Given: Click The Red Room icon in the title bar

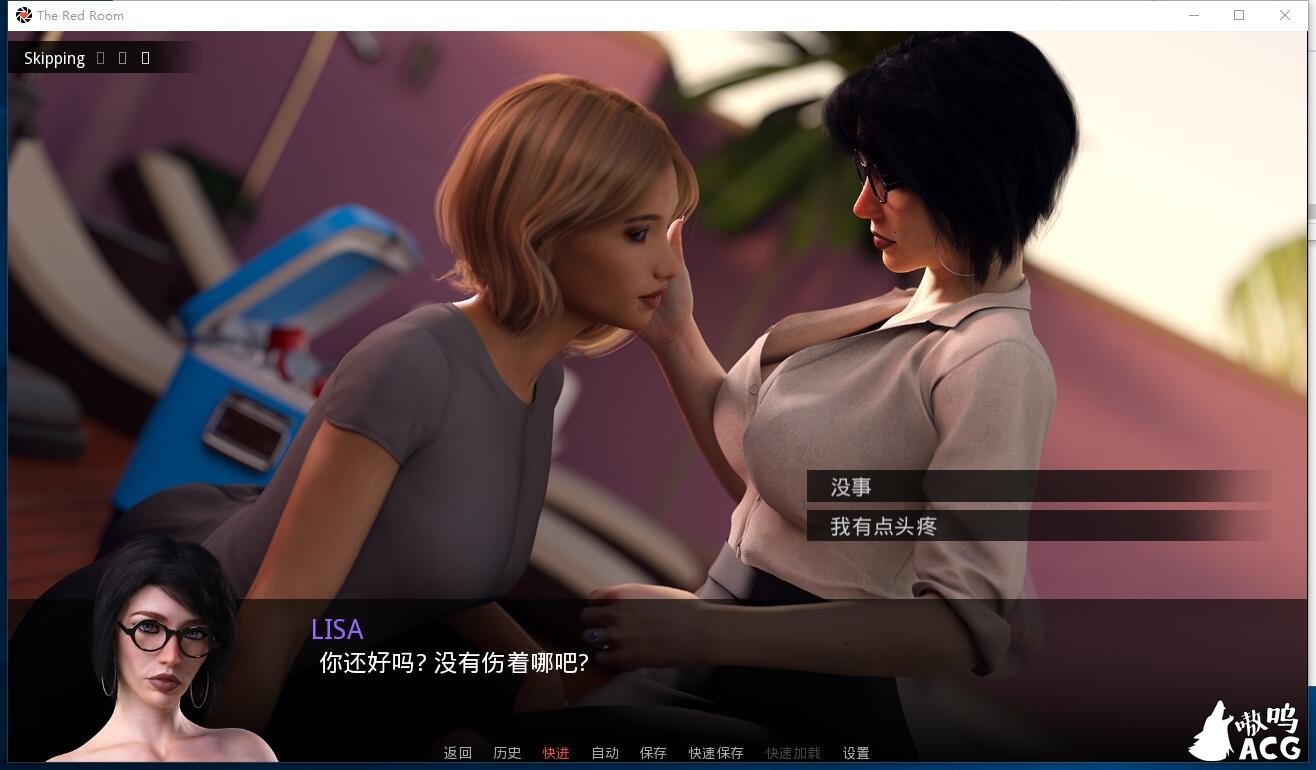Looking at the screenshot, I should coord(24,15).
